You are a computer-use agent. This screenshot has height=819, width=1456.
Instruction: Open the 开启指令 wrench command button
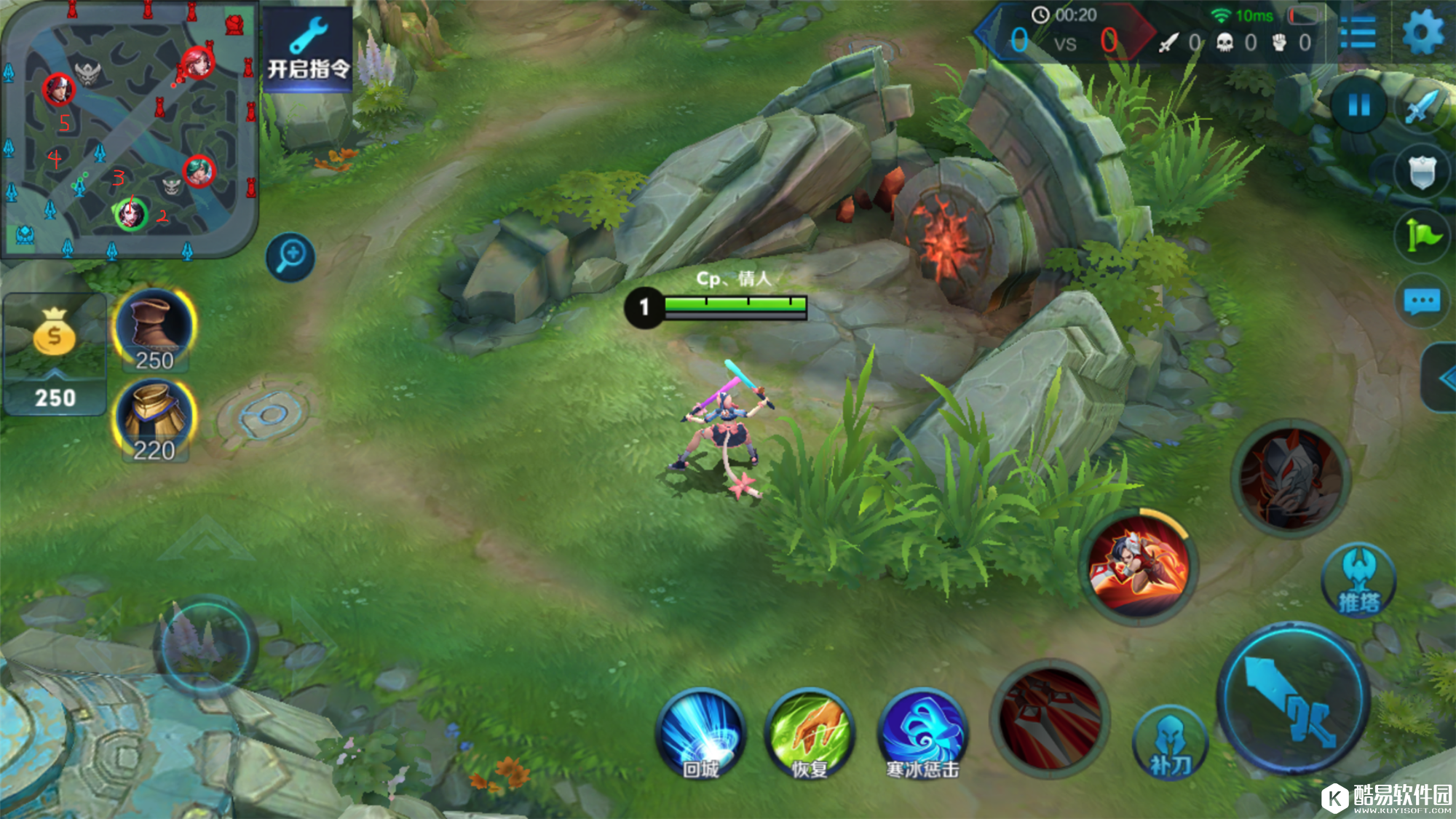click(x=308, y=50)
